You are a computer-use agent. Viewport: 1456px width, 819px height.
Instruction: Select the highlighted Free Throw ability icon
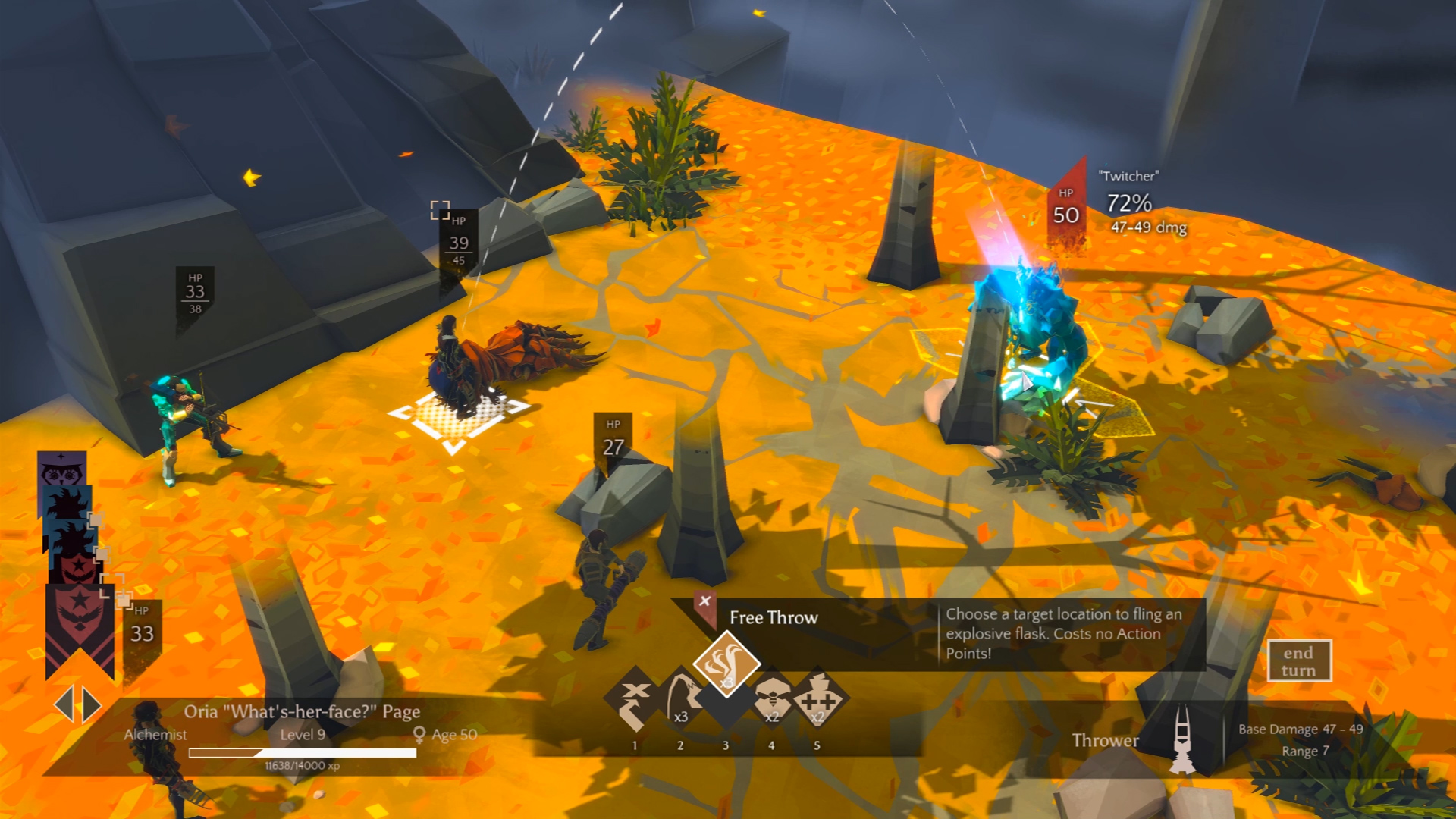click(x=726, y=664)
